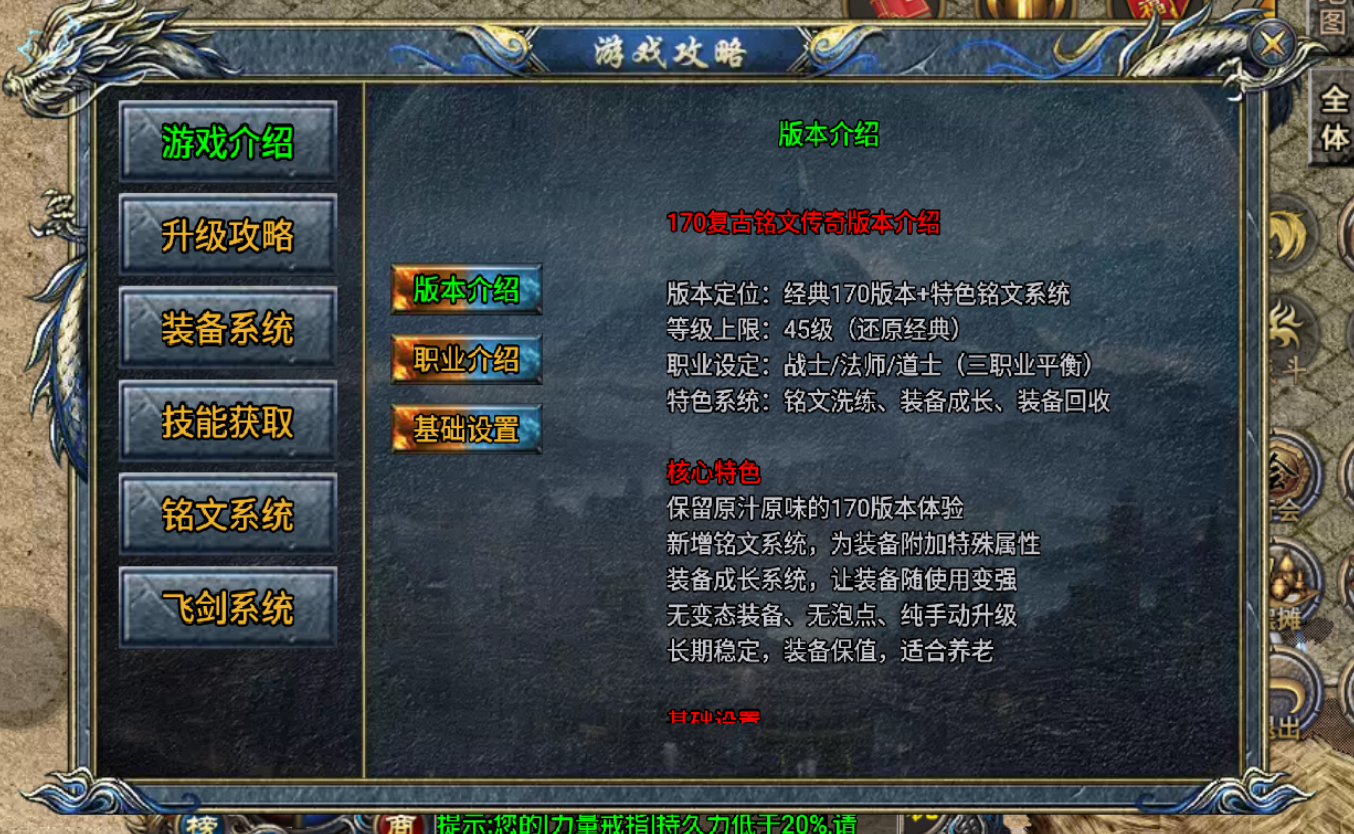Image resolution: width=1354 pixels, height=834 pixels.
Task: Close the 游戏攻略 dialog
Action: (x=1272, y=42)
